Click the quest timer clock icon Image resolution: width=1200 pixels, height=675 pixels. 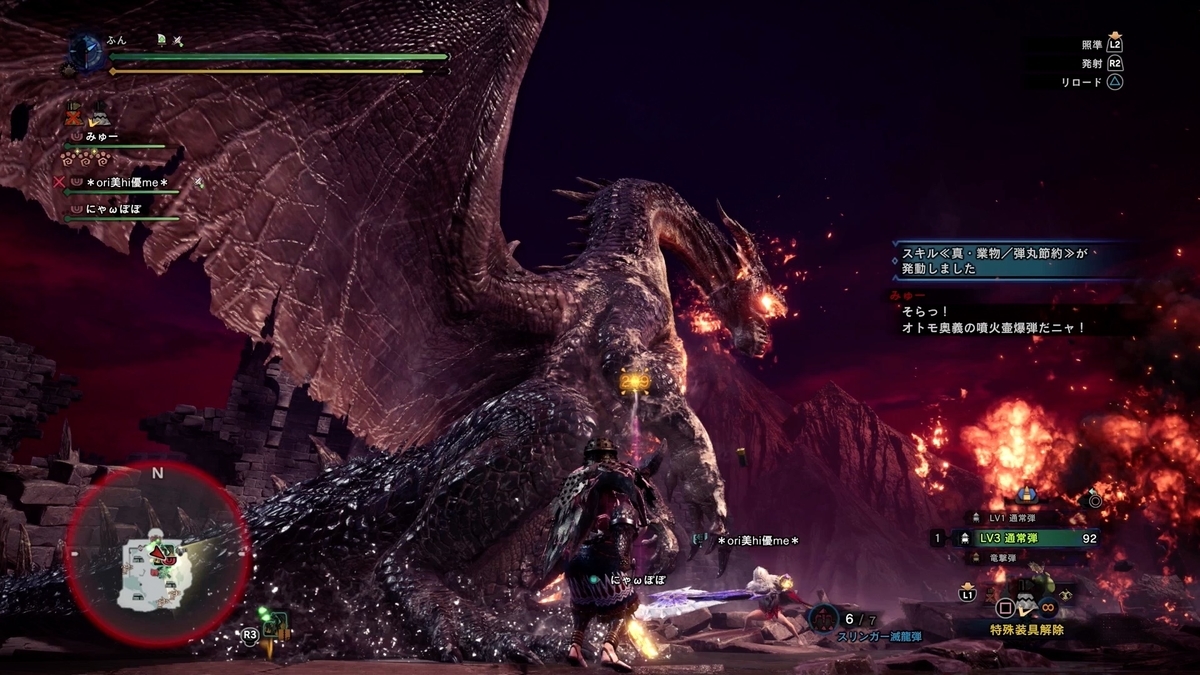85,51
